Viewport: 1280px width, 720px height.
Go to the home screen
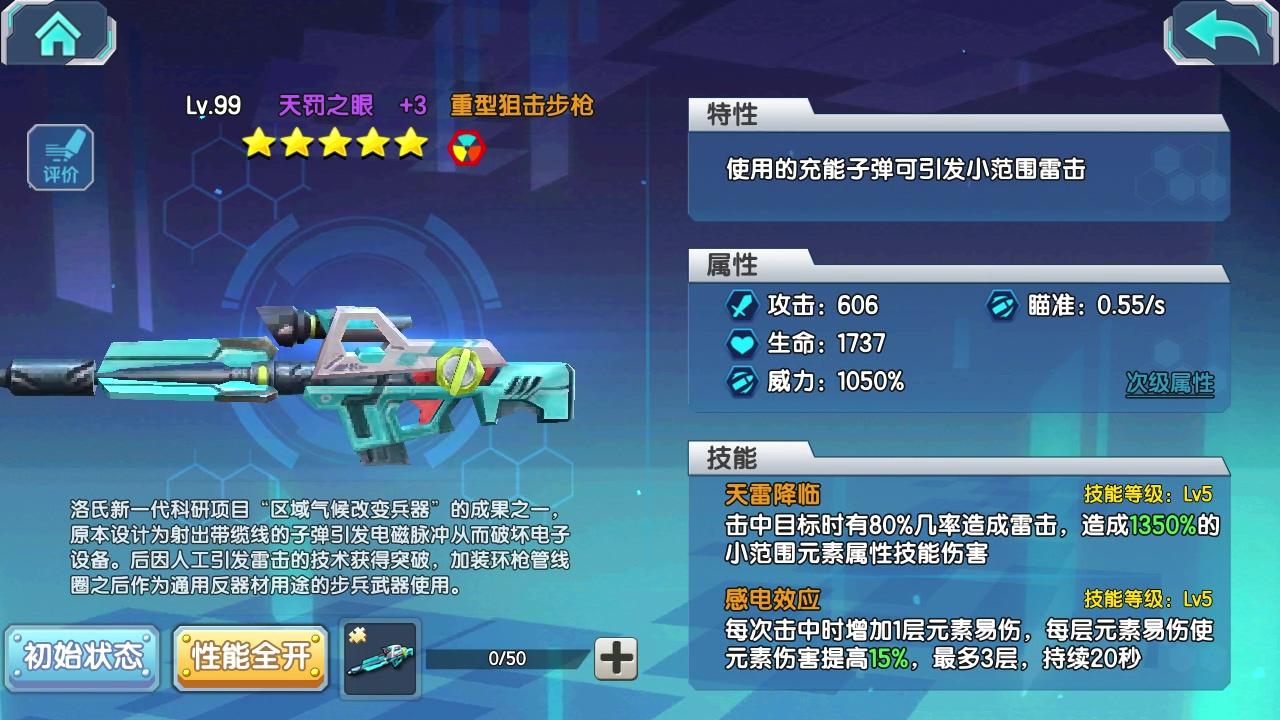[59, 34]
